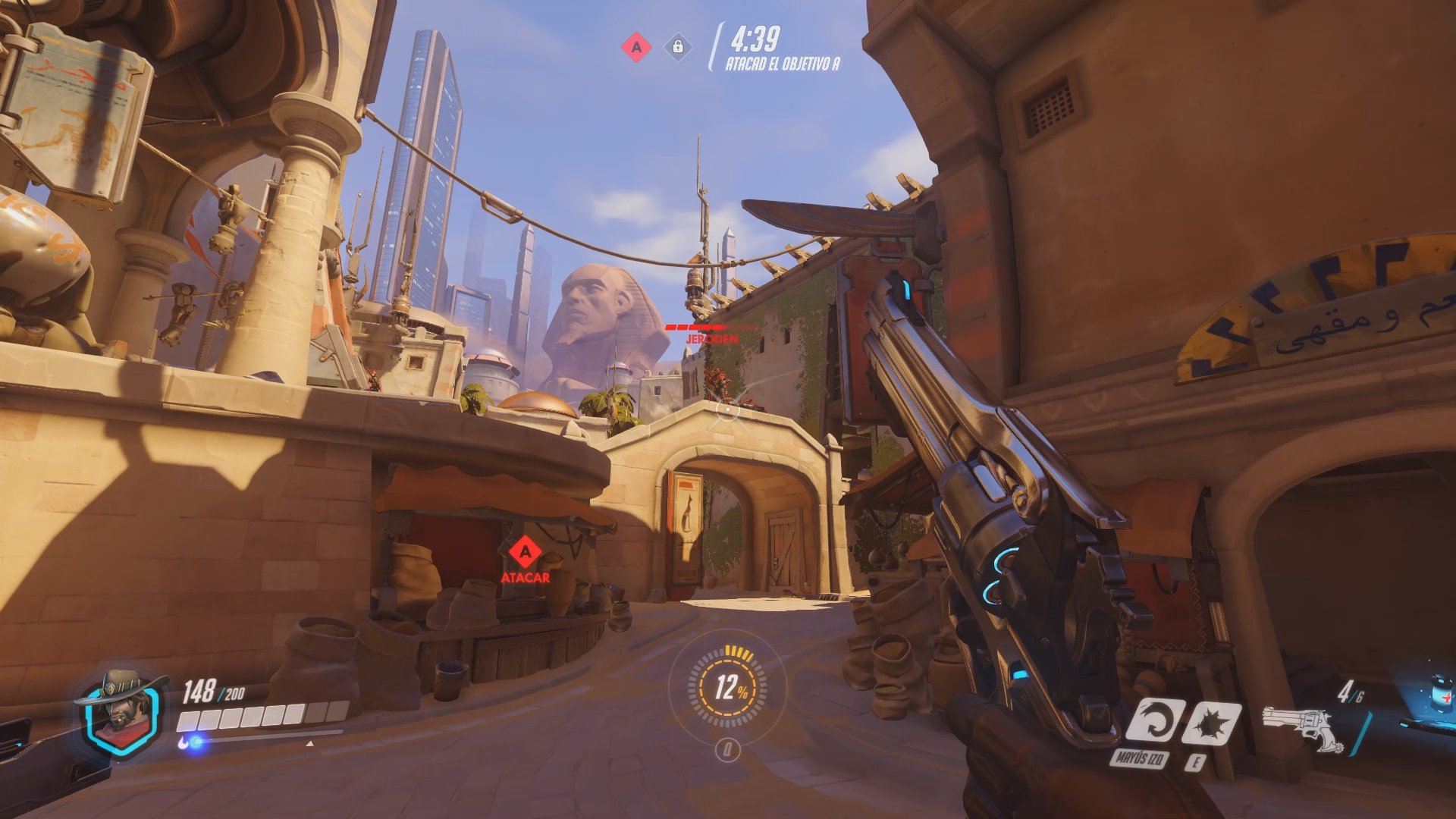Select the locked objective B icon
This screenshot has height=819, width=1456.
coord(678,47)
